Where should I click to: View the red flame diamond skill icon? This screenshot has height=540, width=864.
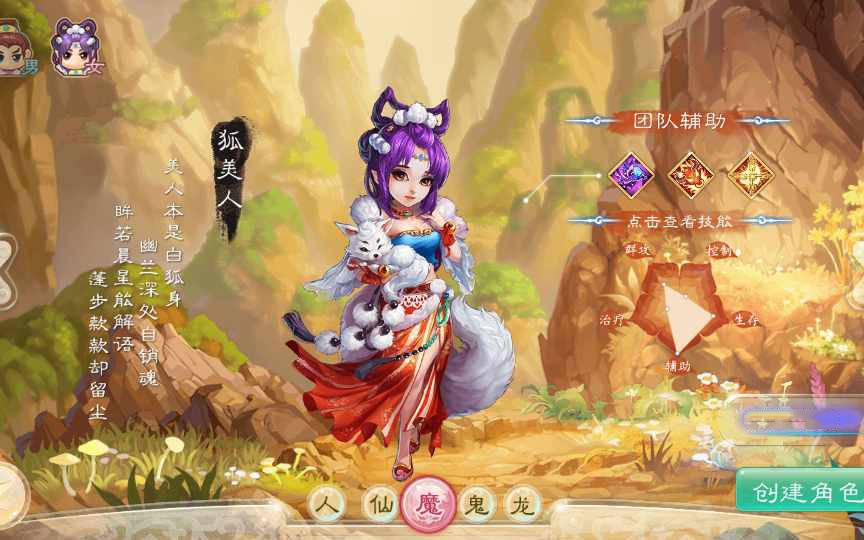(690, 175)
